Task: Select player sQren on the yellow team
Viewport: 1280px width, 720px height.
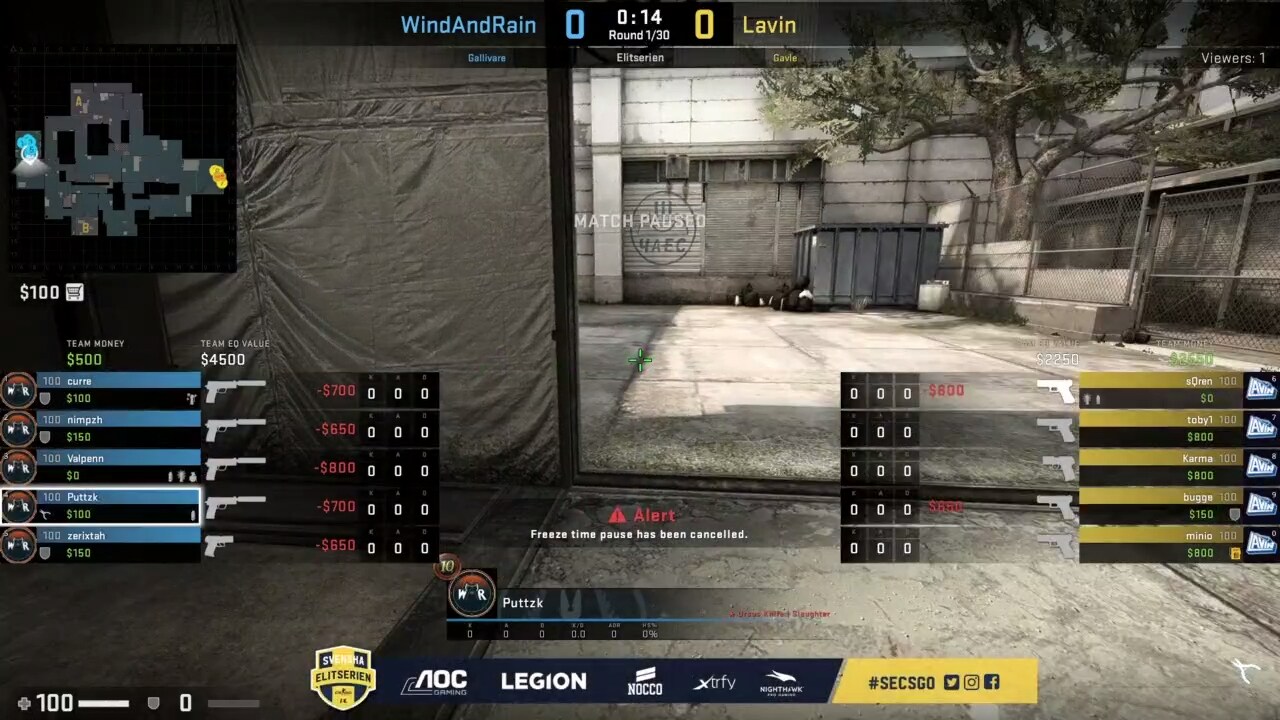Action: (1160, 389)
